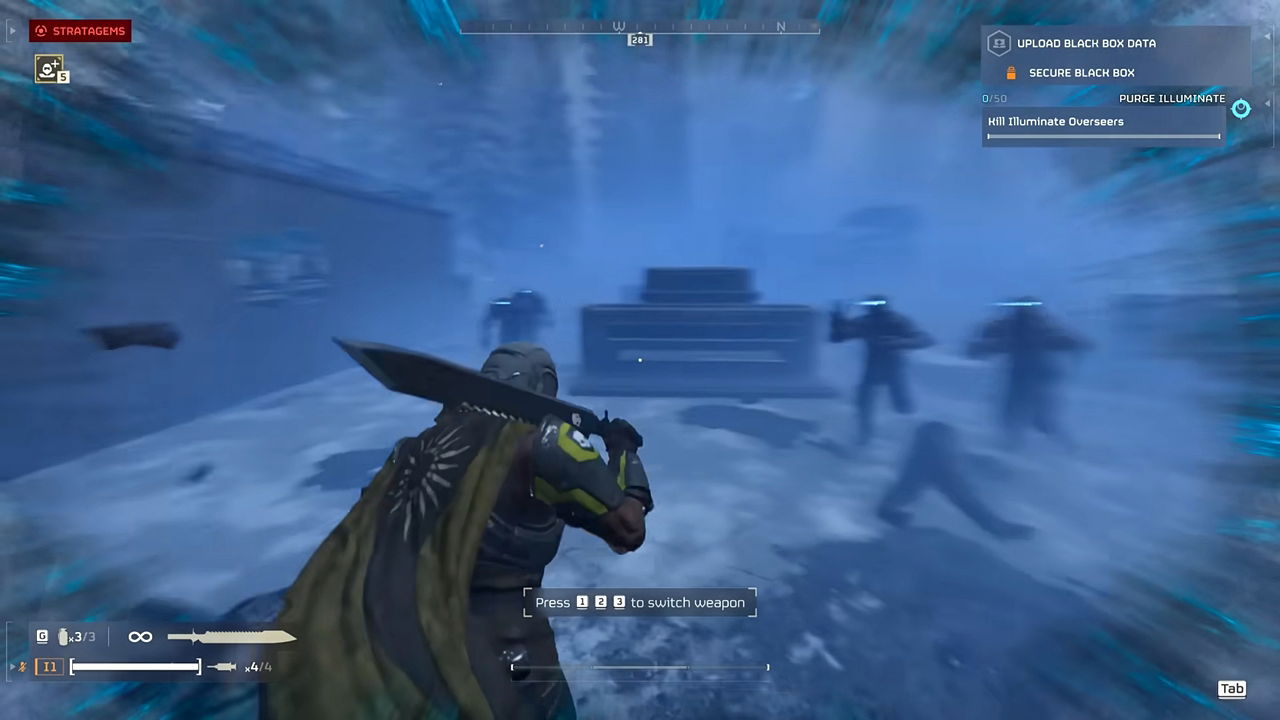Select the reinforcement stratagem icon showing x5
The height and width of the screenshot is (720, 1280).
(51, 69)
